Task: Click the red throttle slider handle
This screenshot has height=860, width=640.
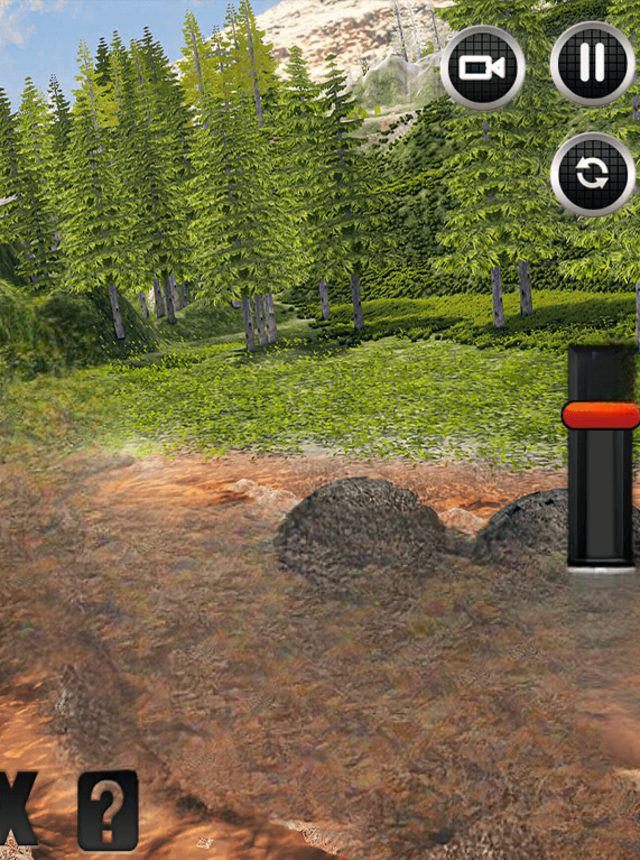Action: pos(601,415)
